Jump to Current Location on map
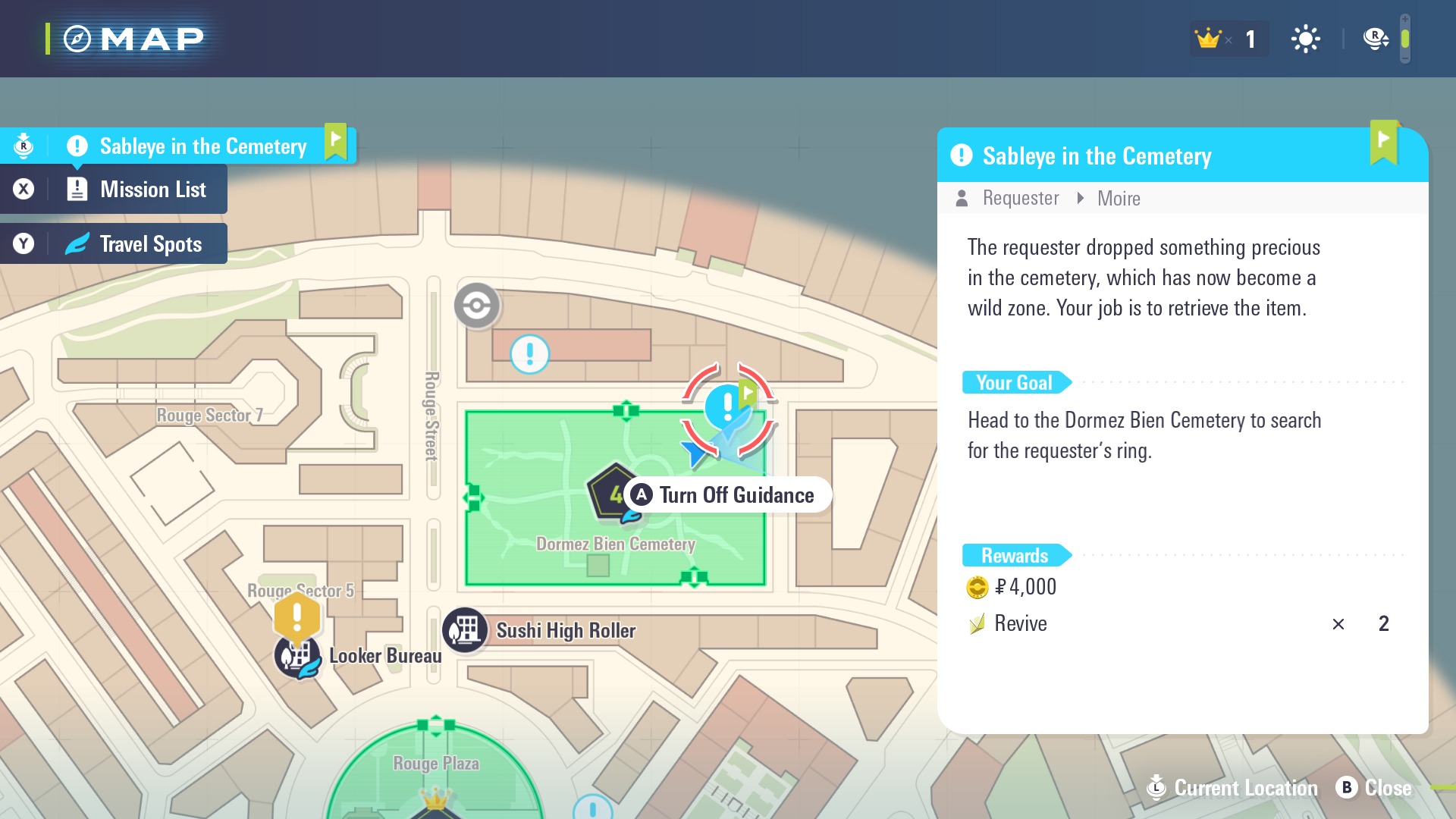 tap(1234, 788)
